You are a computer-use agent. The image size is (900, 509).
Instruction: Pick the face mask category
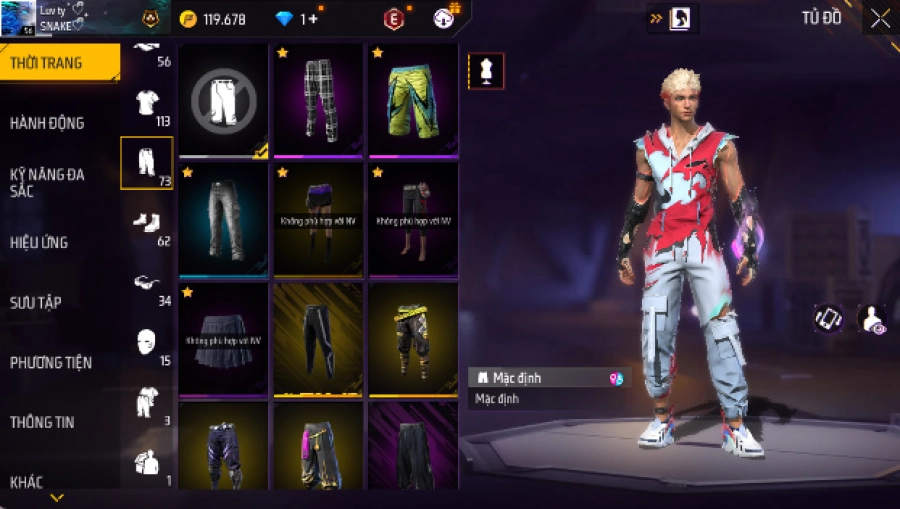[147, 342]
